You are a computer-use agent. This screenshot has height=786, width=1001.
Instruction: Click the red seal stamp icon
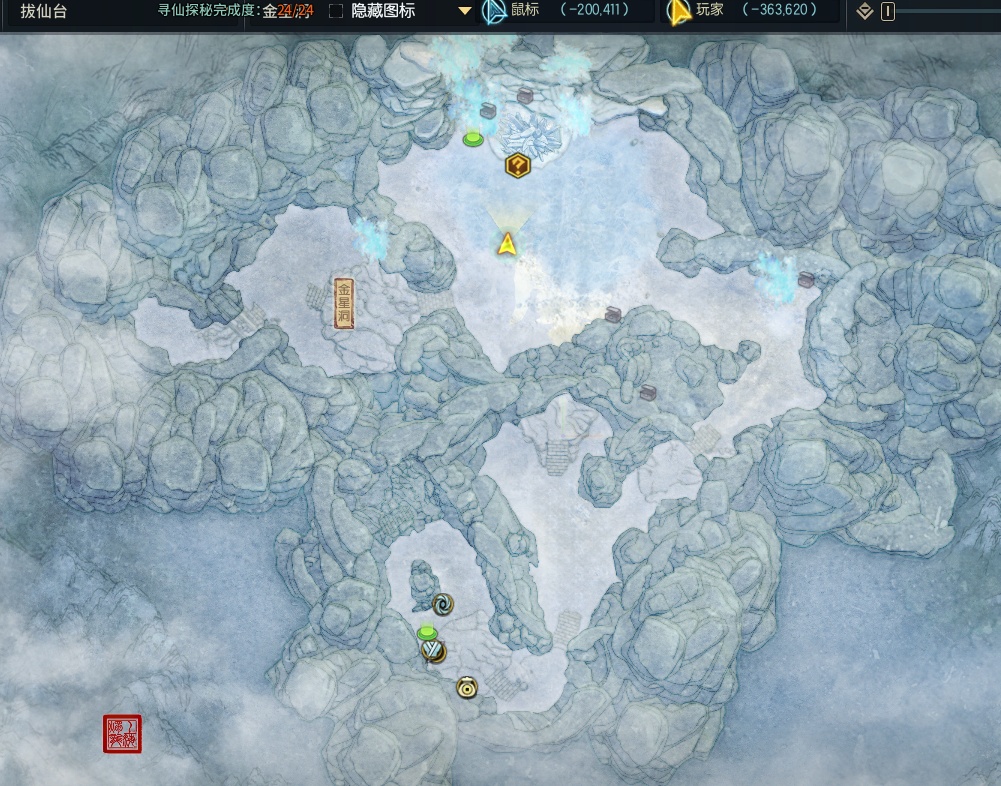point(123,734)
